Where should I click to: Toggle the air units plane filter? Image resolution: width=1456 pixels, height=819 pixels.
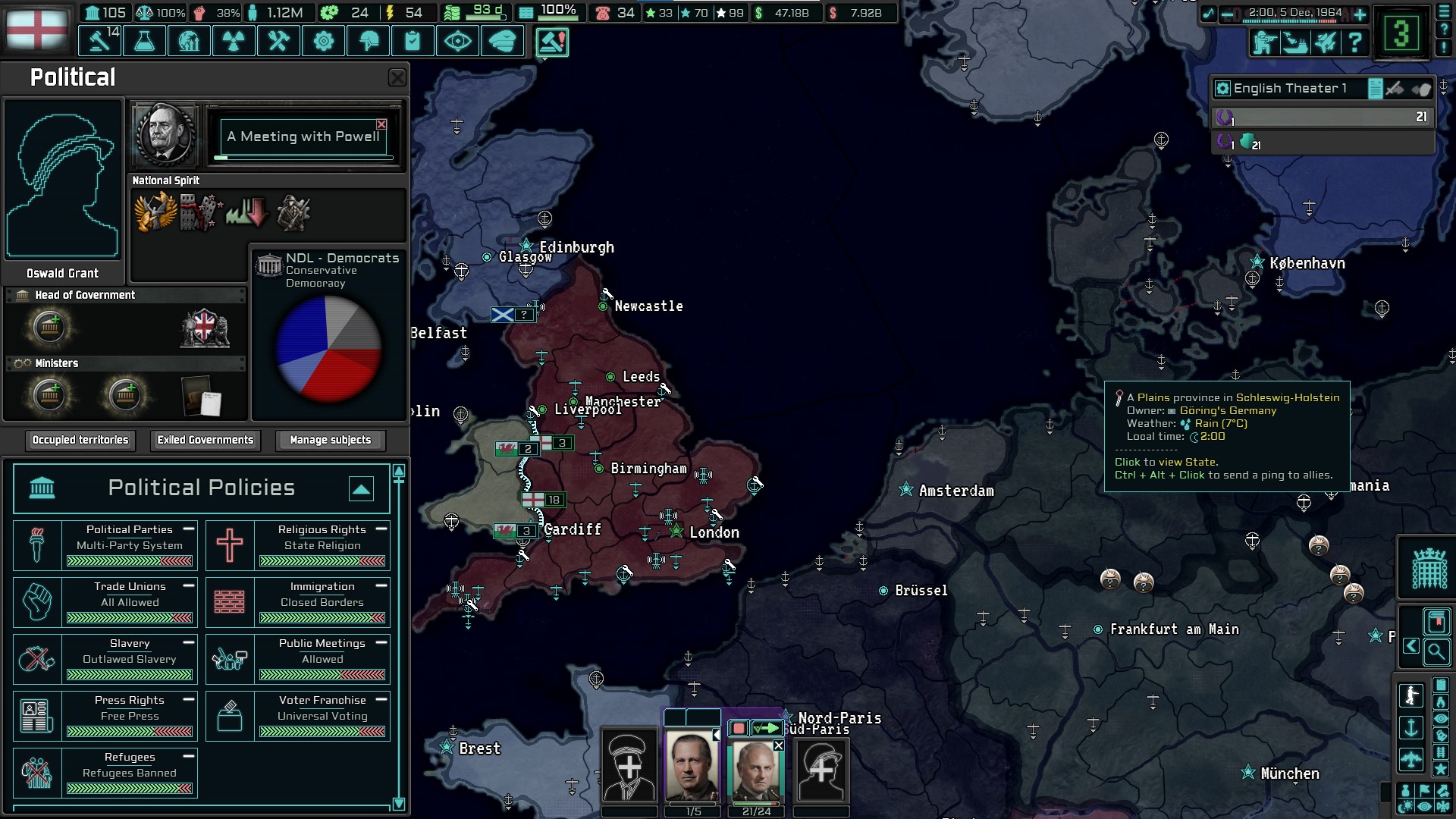[1410, 758]
